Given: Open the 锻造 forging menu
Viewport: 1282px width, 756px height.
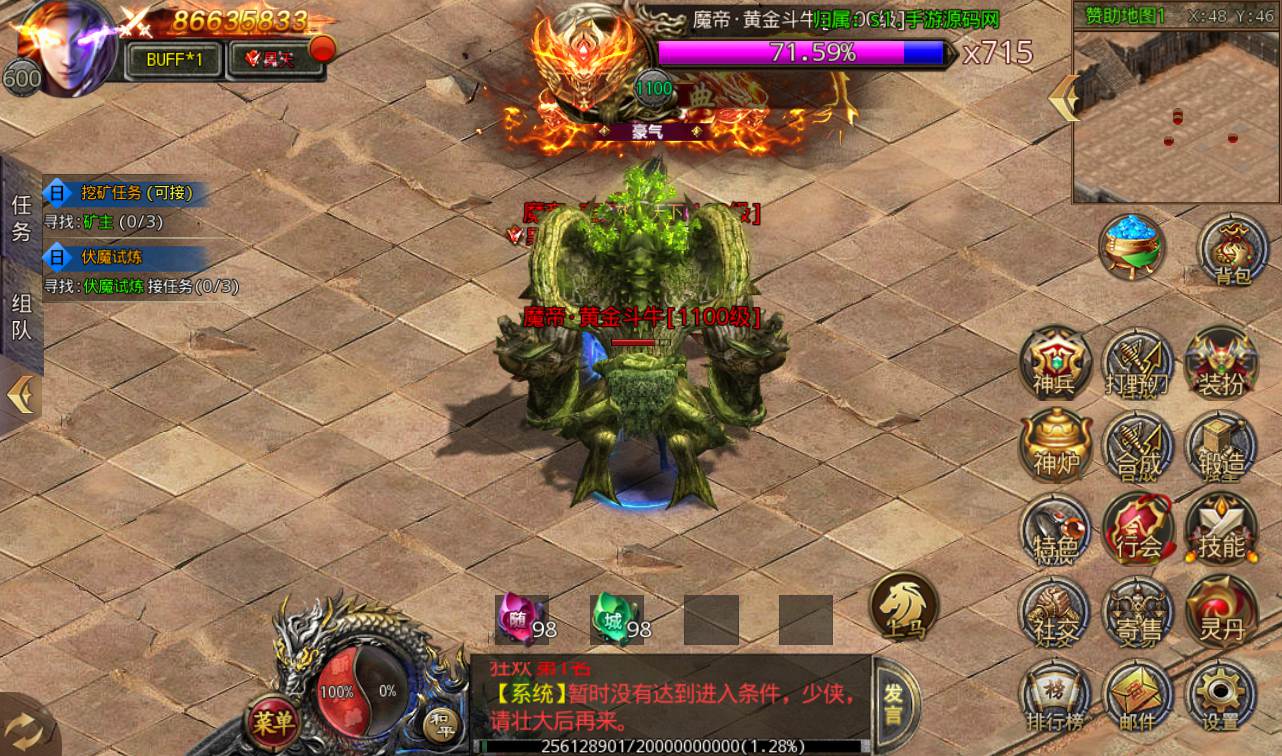Looking at the screenshot, I should [1220, 445].
